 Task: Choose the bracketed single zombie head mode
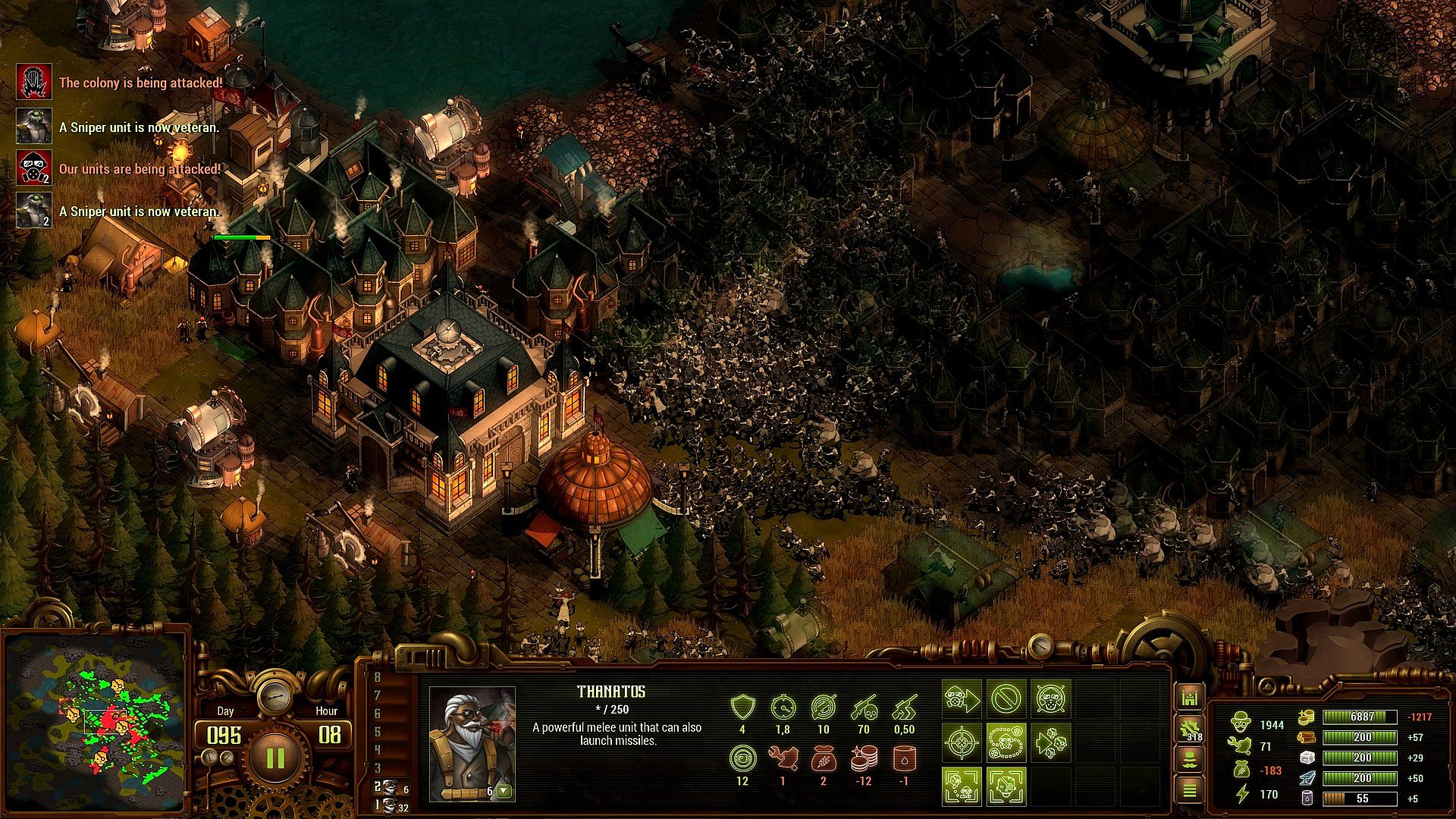[x=1006, y=786]
